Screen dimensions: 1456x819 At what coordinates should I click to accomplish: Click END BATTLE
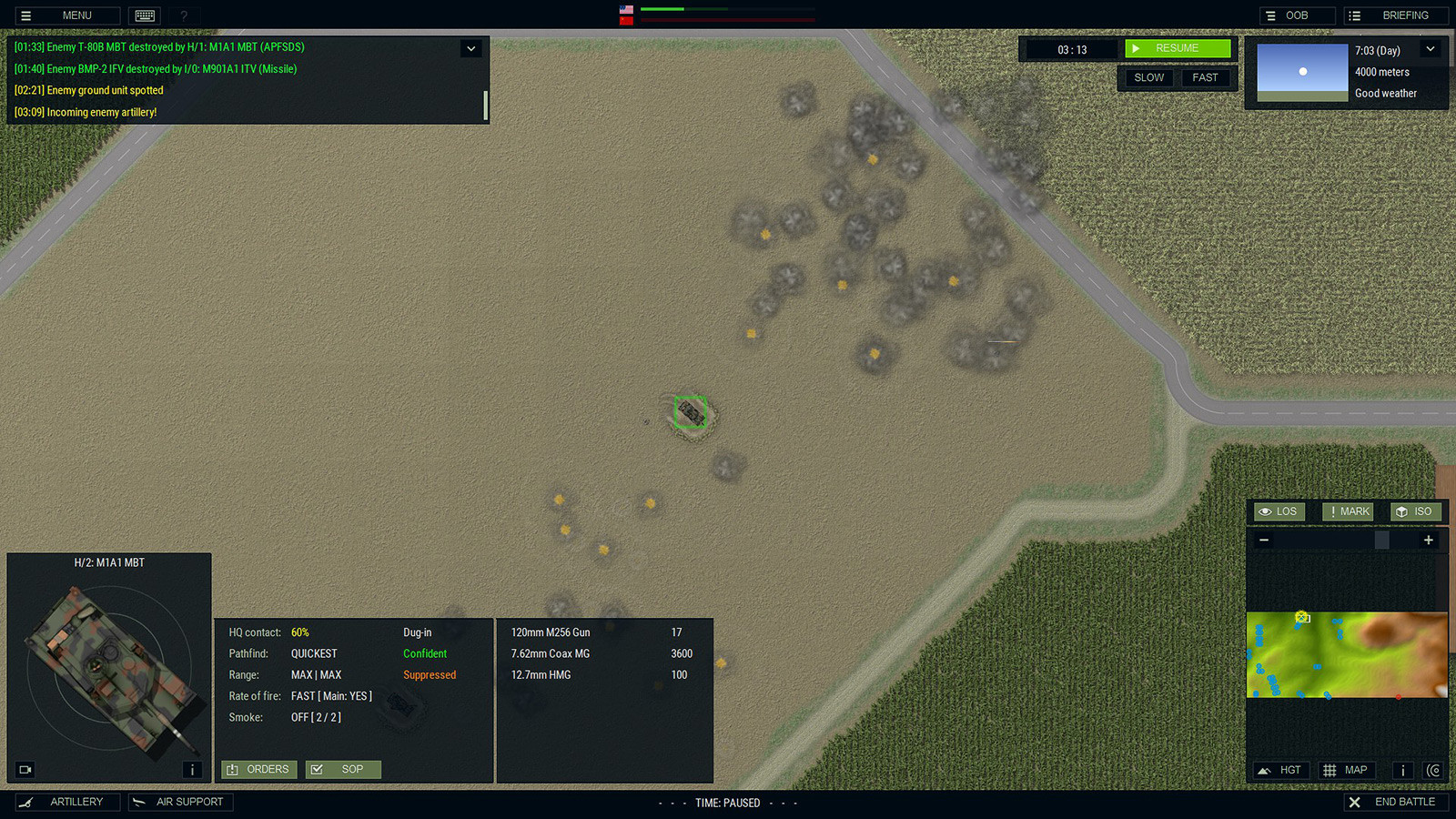[1397, 802]
